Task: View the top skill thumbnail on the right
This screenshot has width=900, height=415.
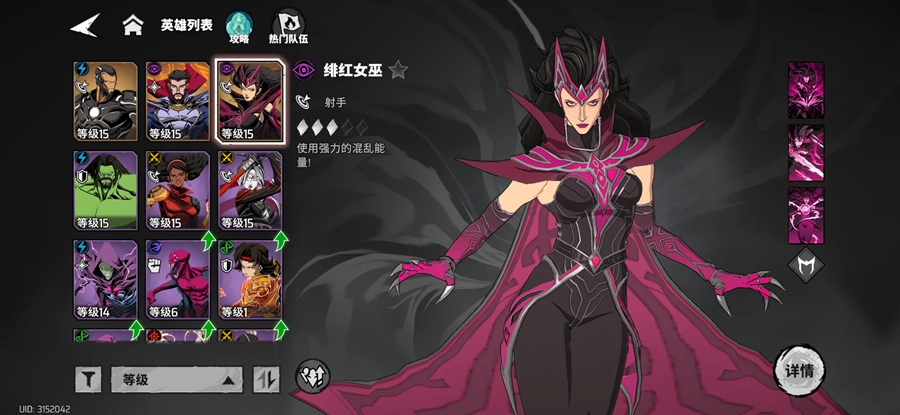Action: (x=805, y=91)
